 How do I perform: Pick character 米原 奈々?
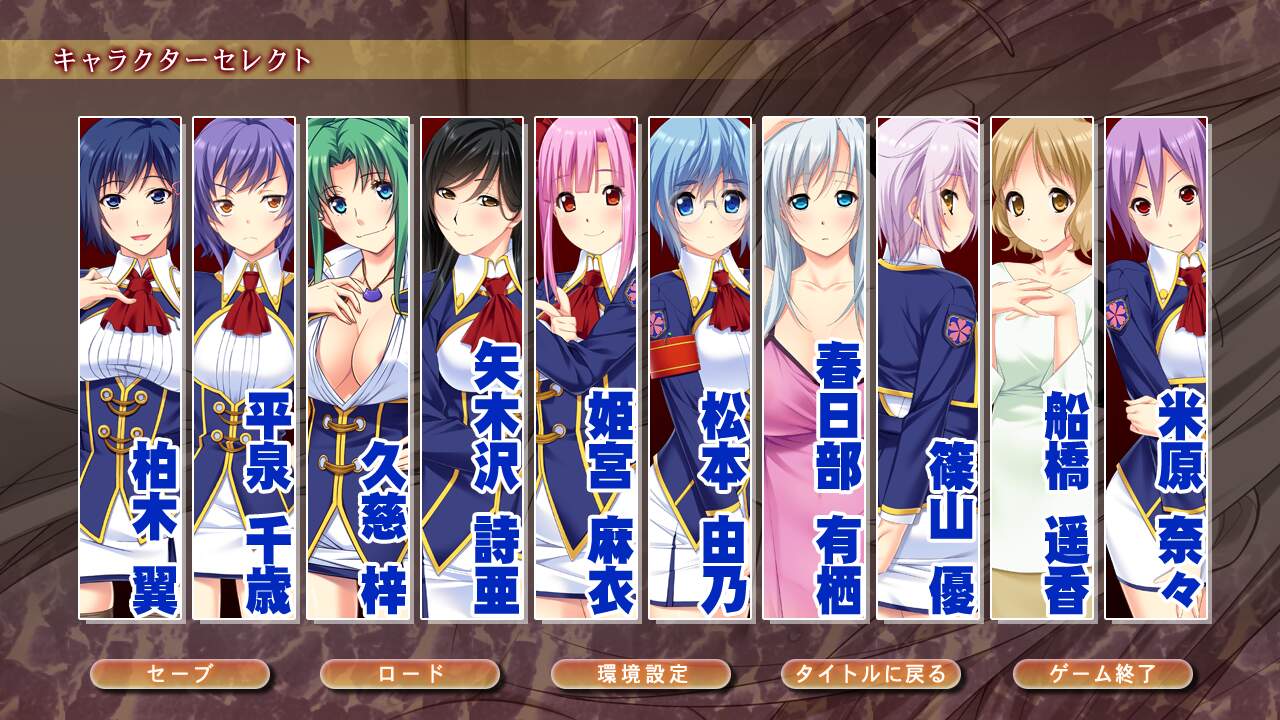click(1156, 368)
